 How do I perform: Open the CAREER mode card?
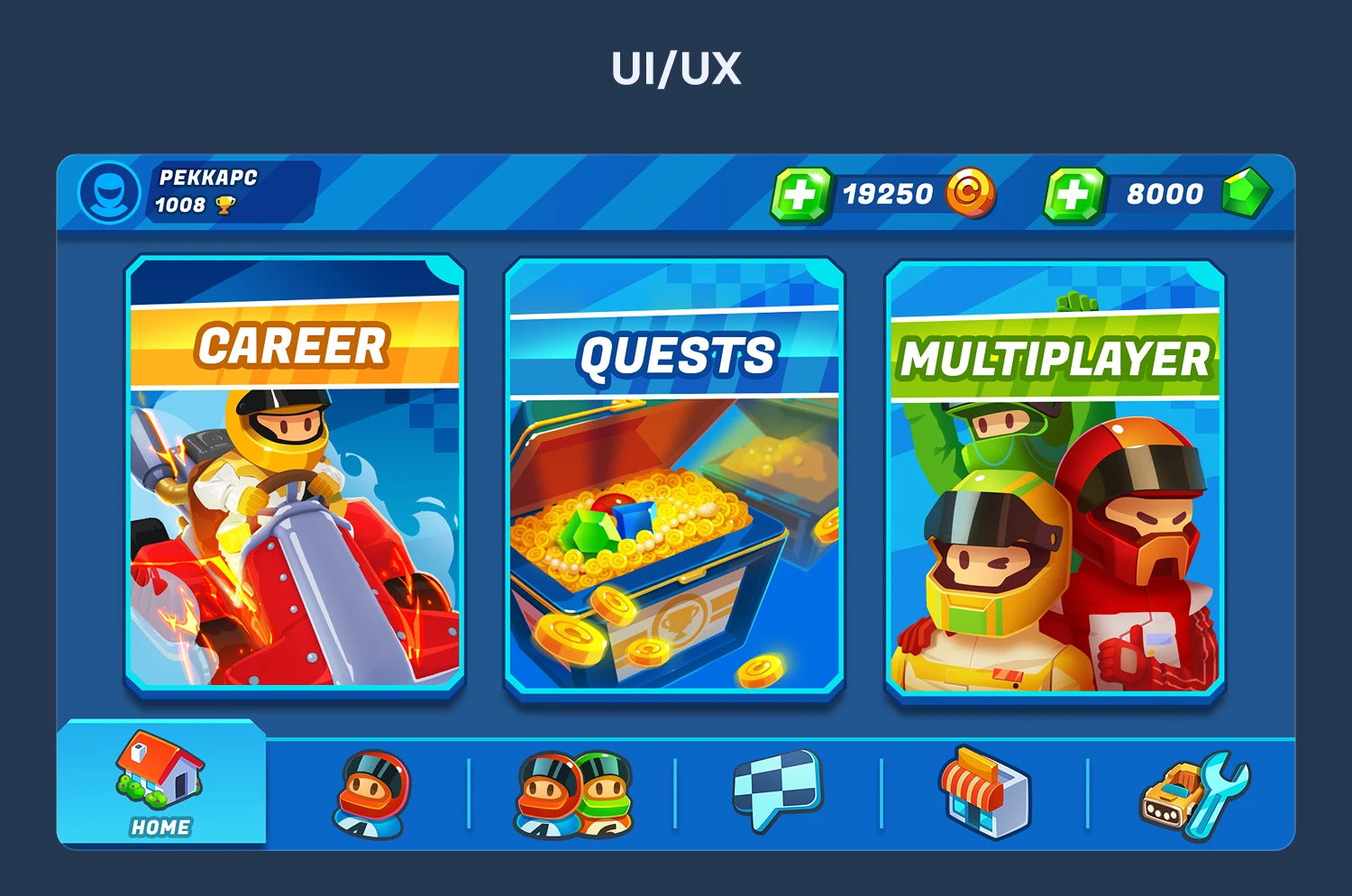click(x=296, y=476)
